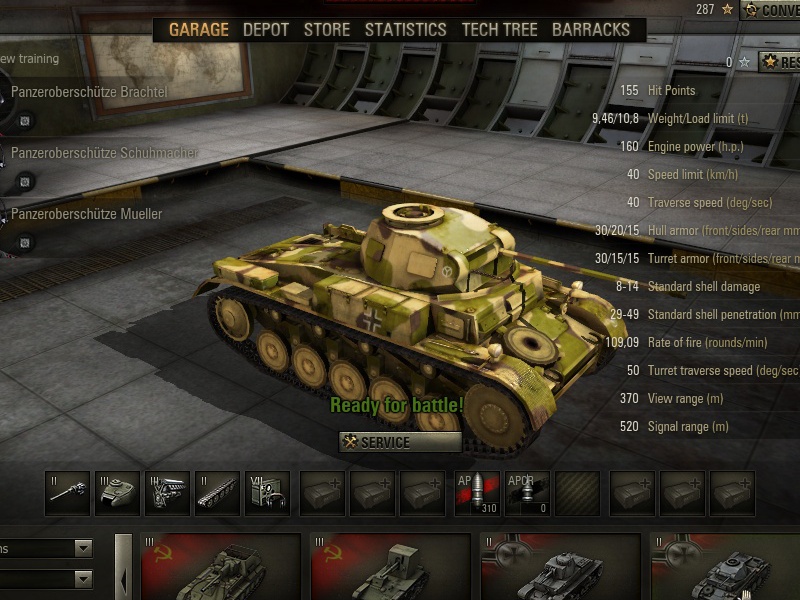Open the Store tab
This screenshot has height=600, width=800.
[x=327, y=29]
